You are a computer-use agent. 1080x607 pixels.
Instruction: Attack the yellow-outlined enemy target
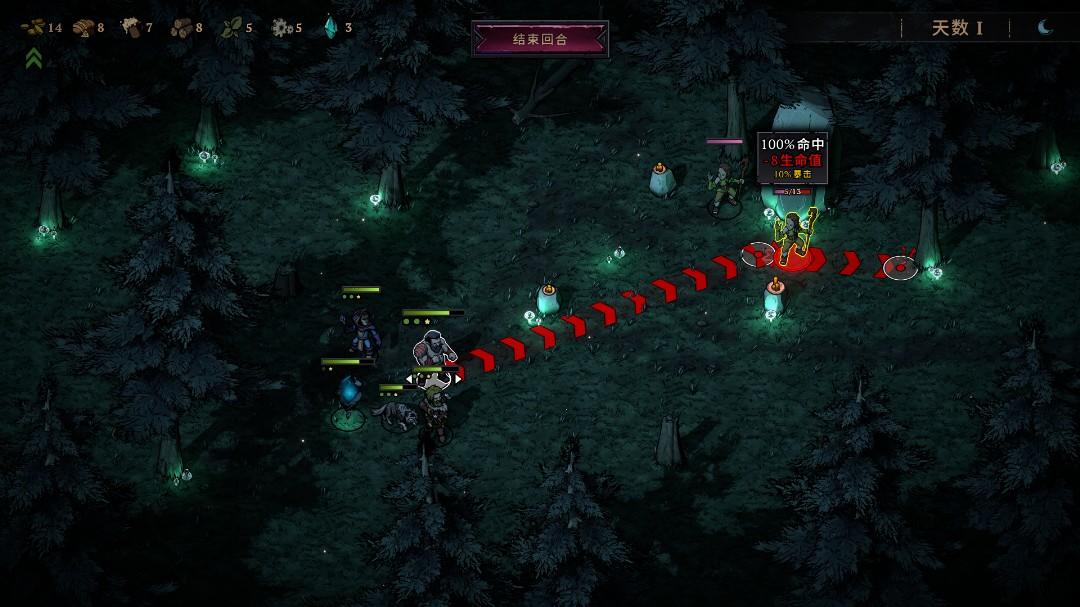pyautogui.click(x=795, y=236)
